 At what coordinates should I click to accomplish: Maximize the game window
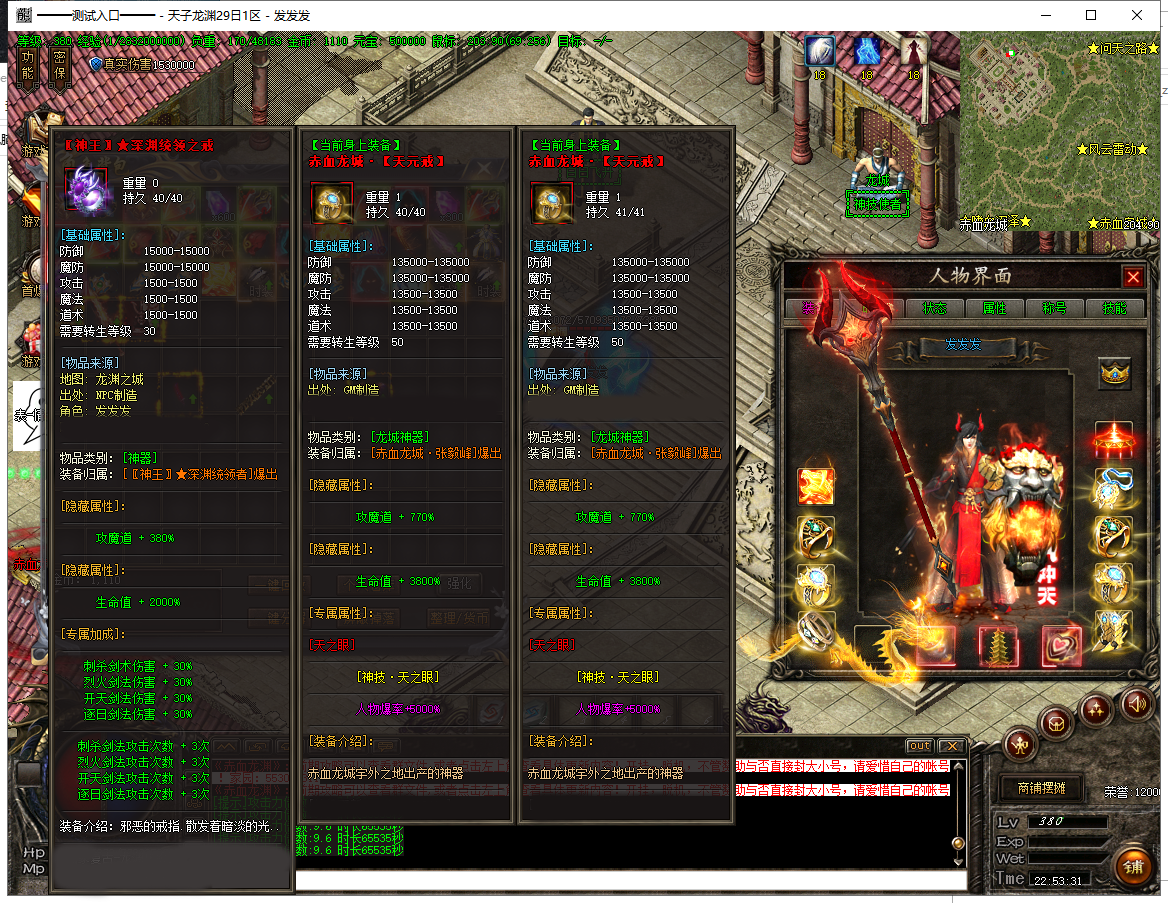pos(1091,15)
